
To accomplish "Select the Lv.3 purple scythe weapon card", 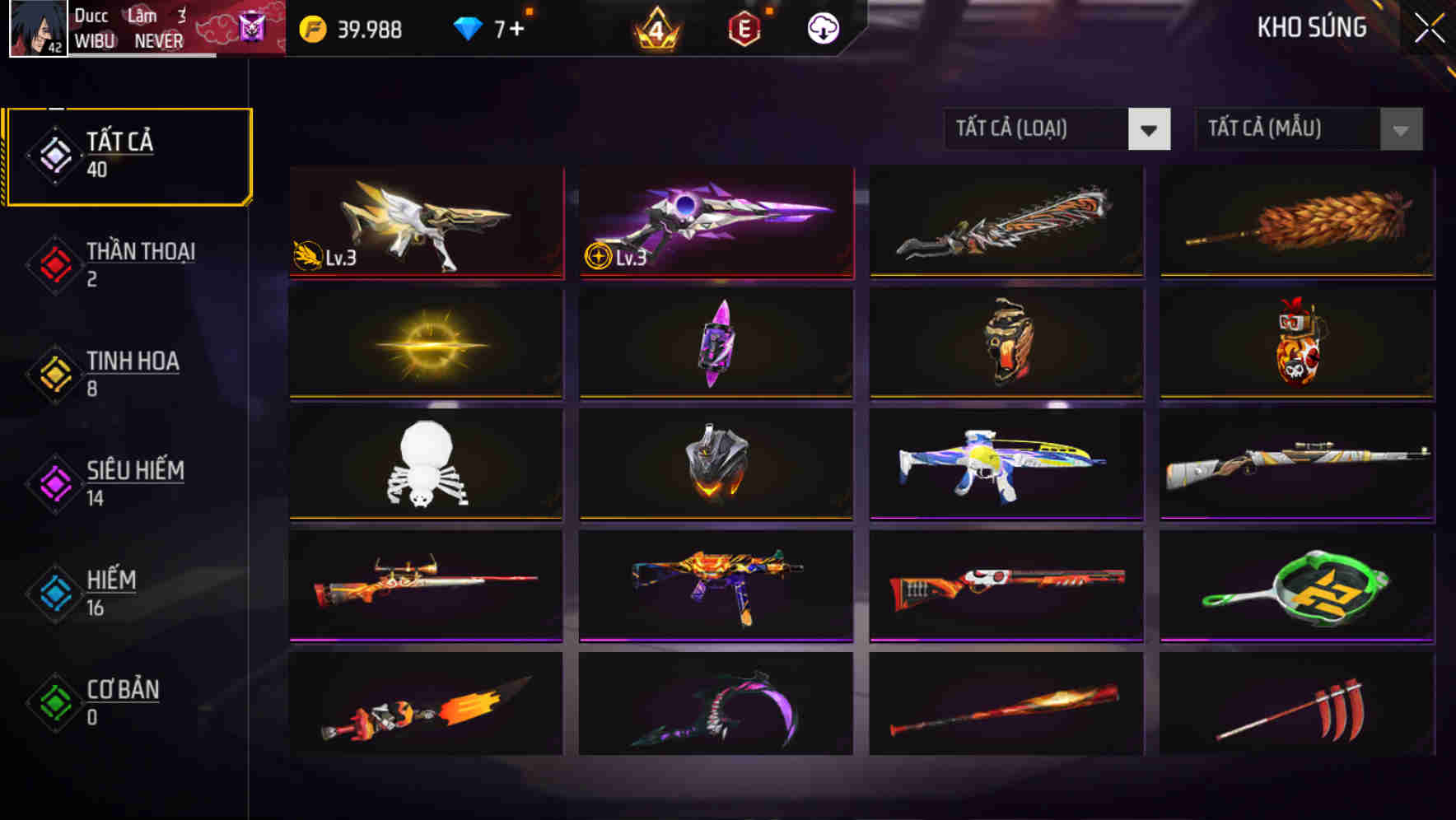I will tap(715, 222).
